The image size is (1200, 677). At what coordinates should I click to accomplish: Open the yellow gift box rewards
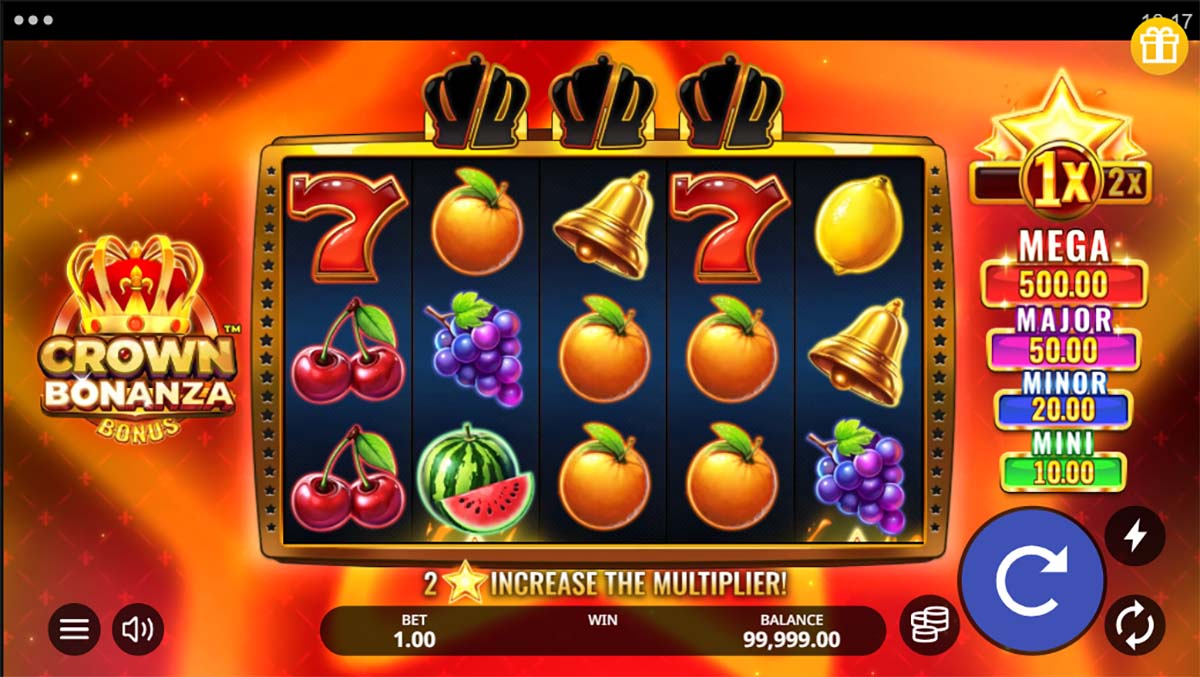[x=1159, y=46]
